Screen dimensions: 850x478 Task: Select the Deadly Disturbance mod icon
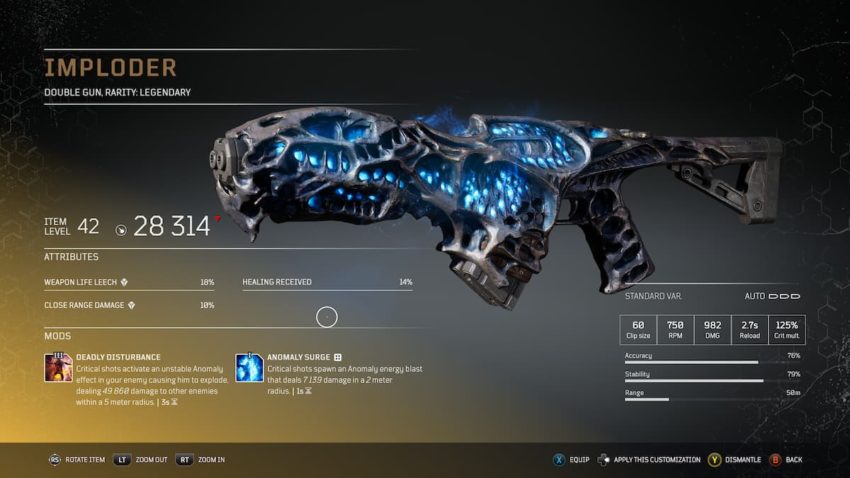tap(58, 367)
